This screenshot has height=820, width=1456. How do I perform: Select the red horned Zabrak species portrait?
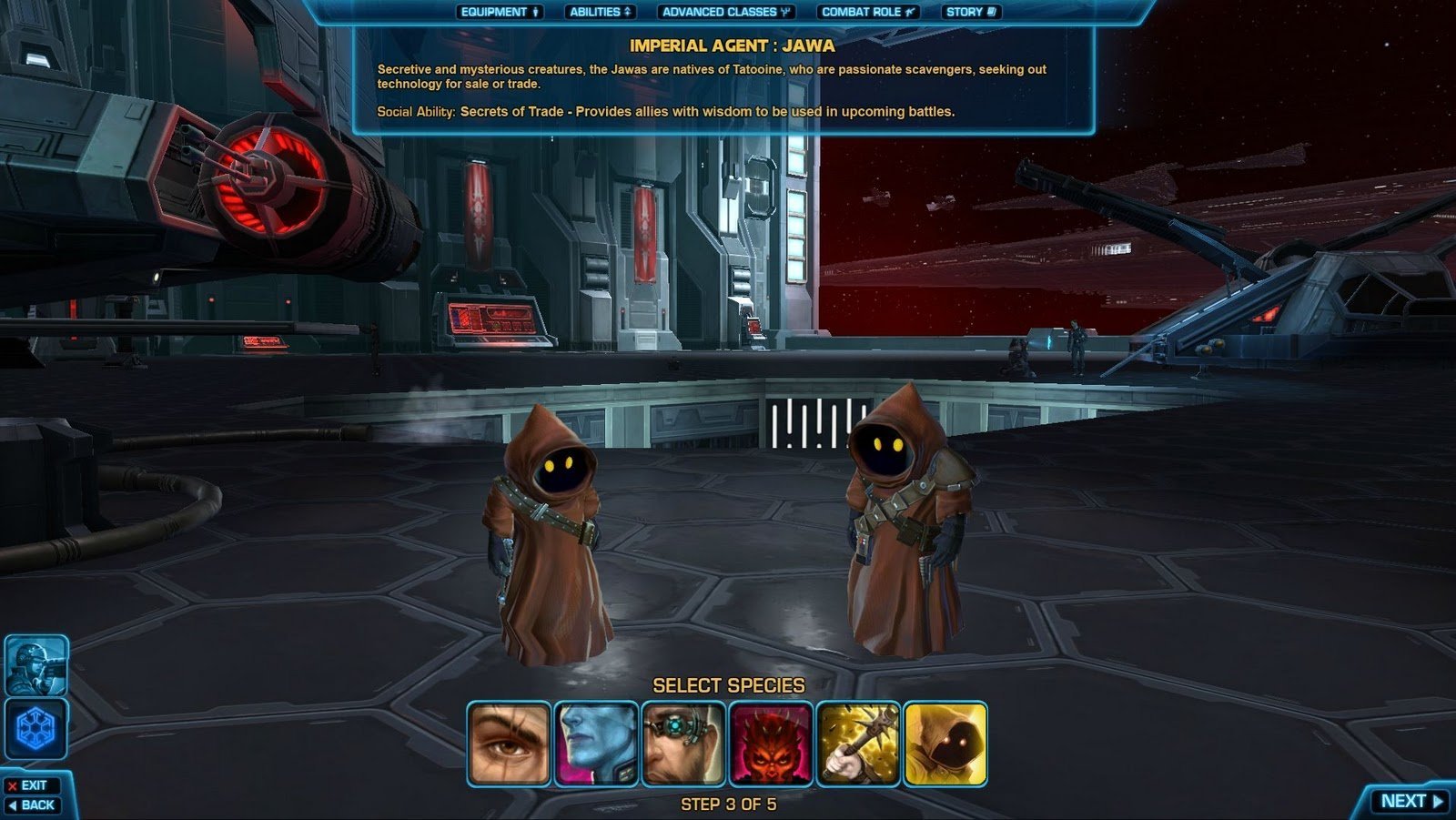tap(771, 744)
